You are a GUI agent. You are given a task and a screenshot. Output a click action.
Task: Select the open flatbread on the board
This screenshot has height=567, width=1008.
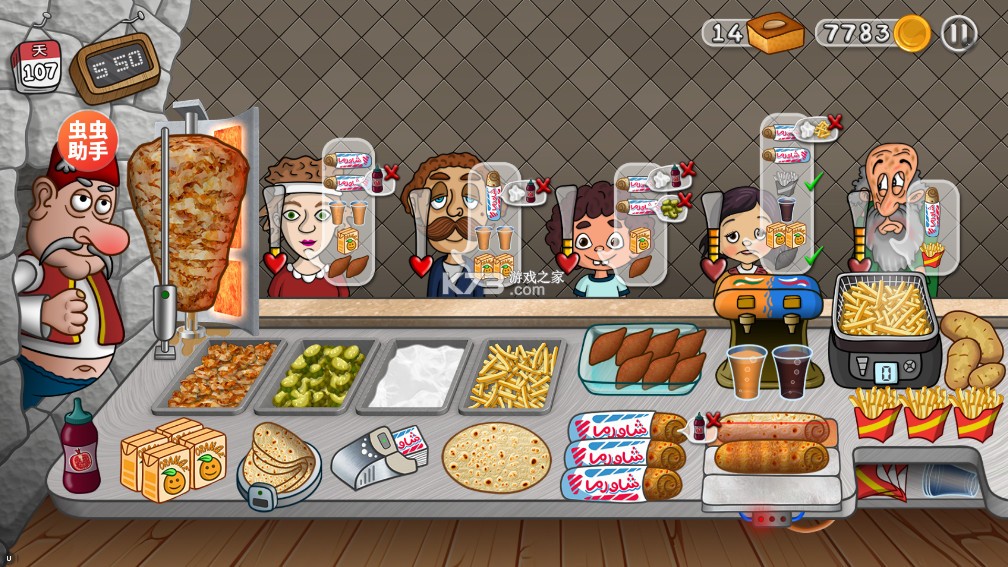[496, 457]
